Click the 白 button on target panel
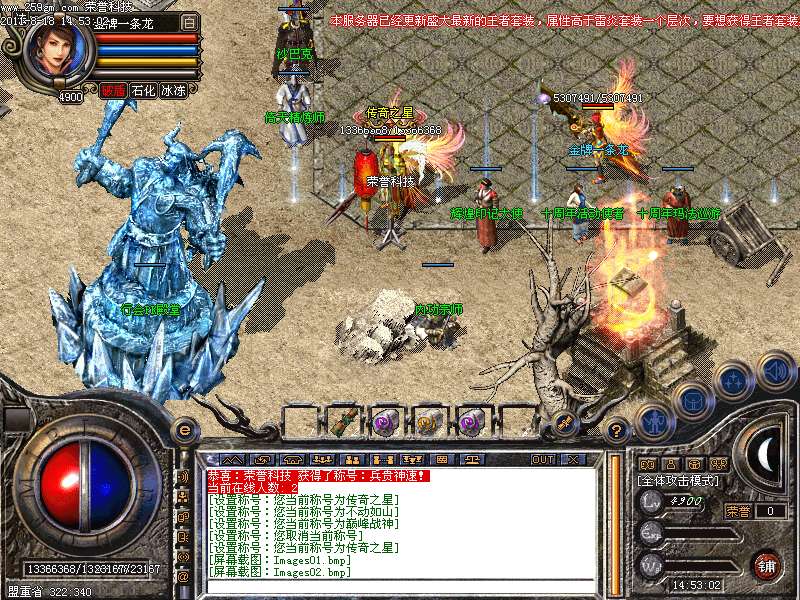Screen dimensions: 800x600 (189, 21)
